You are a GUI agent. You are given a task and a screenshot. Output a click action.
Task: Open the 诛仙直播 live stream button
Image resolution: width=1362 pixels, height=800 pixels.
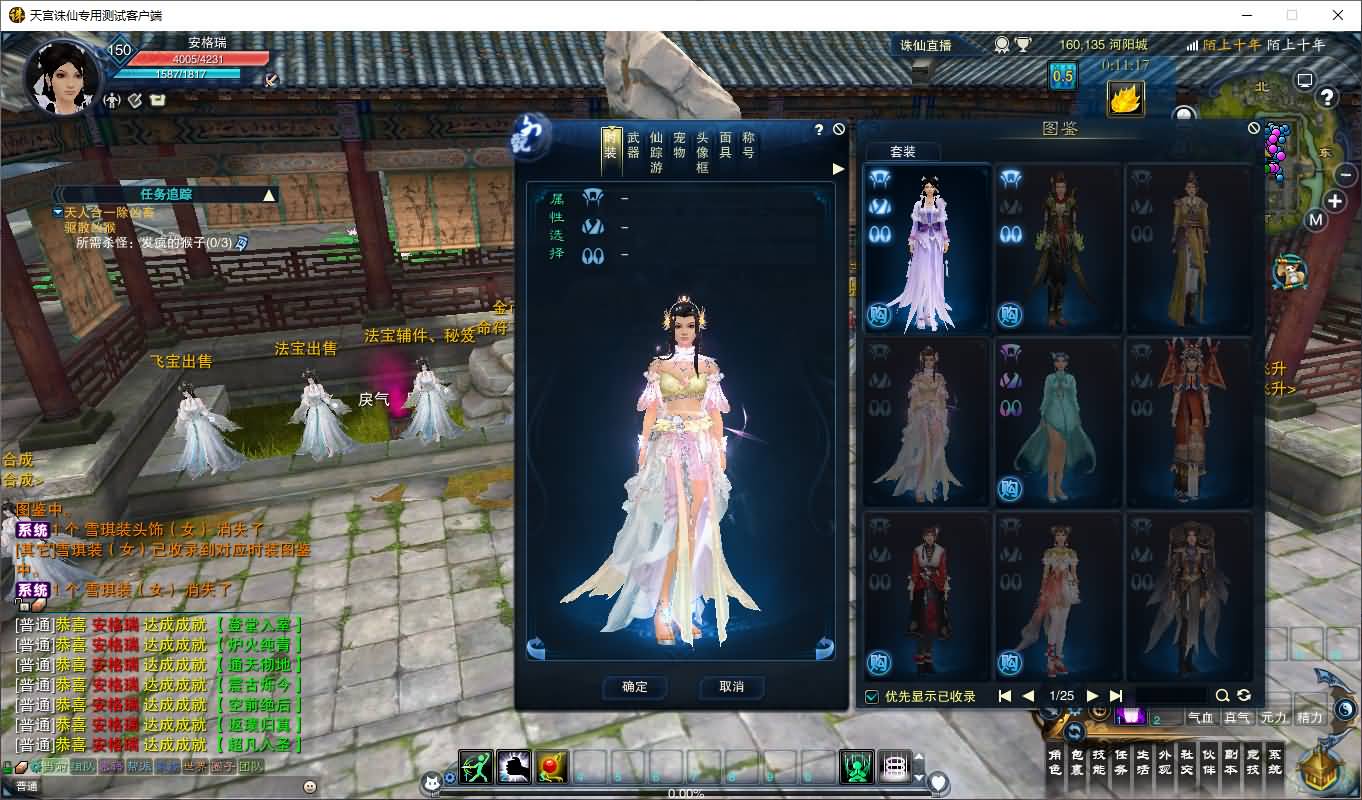click(926, 45)
